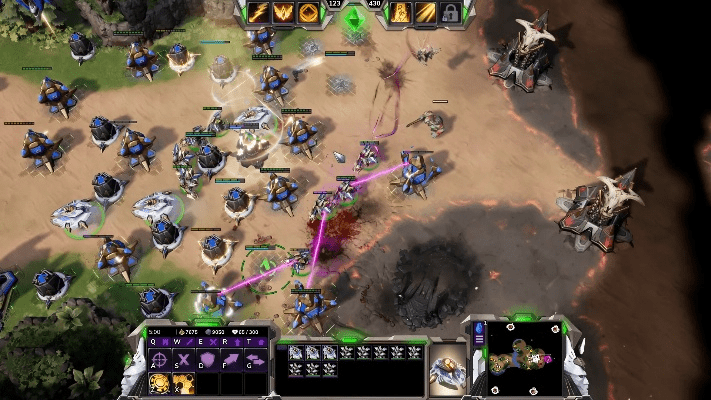This screenshot has height=400, width=711.
Task: Use the golden wings global ability
Action: 283,13
